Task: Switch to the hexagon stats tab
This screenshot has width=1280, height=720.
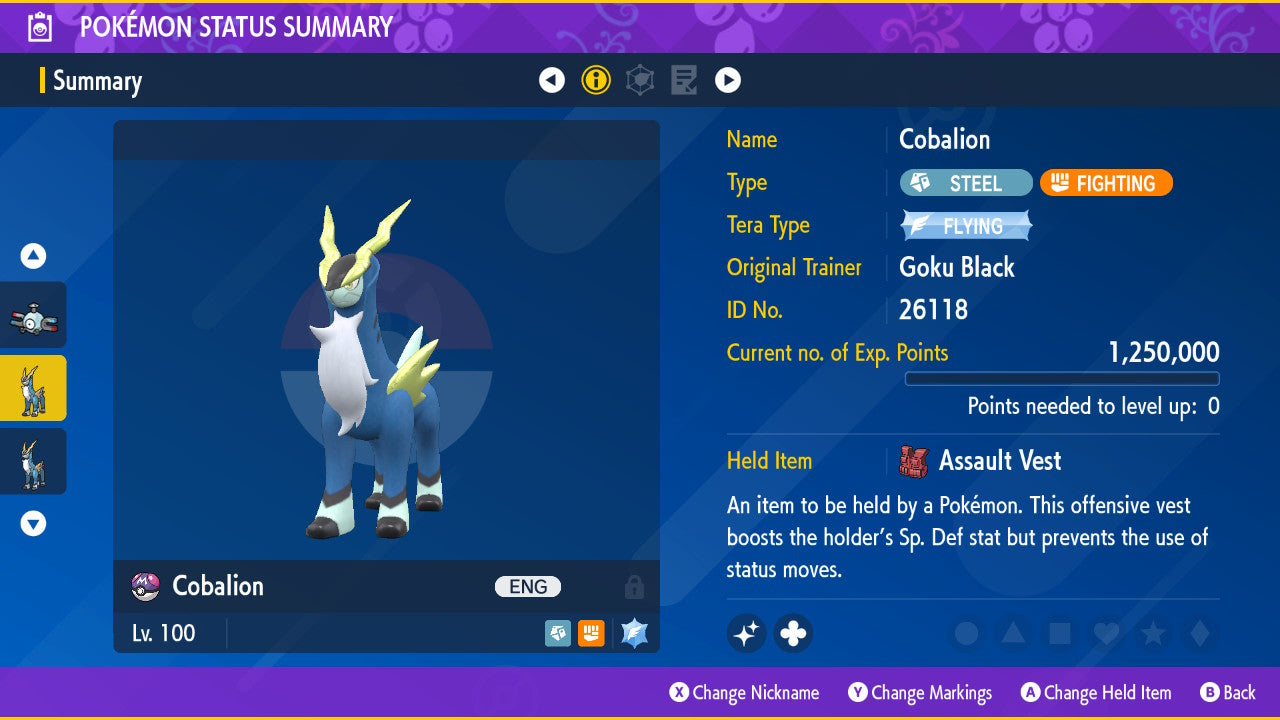Action: (640, 80)
